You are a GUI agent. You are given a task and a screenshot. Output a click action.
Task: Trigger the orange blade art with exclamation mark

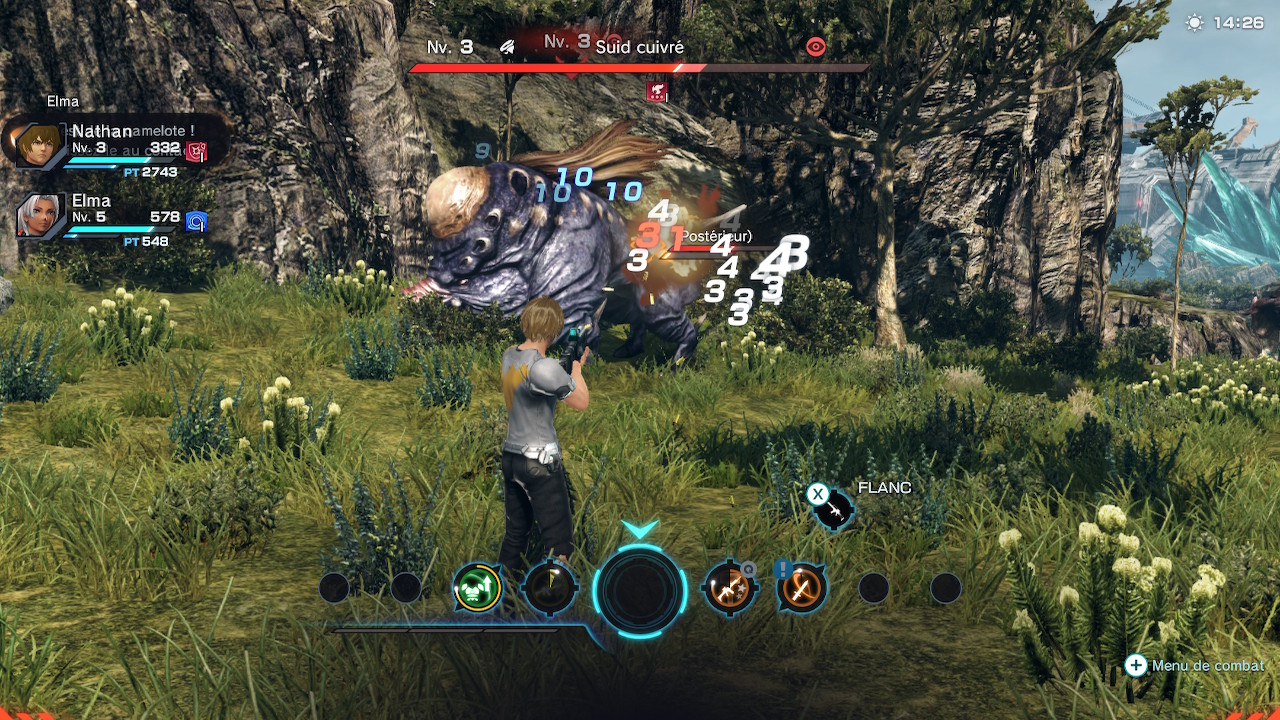pyautogui.click(x=801, y=588)
